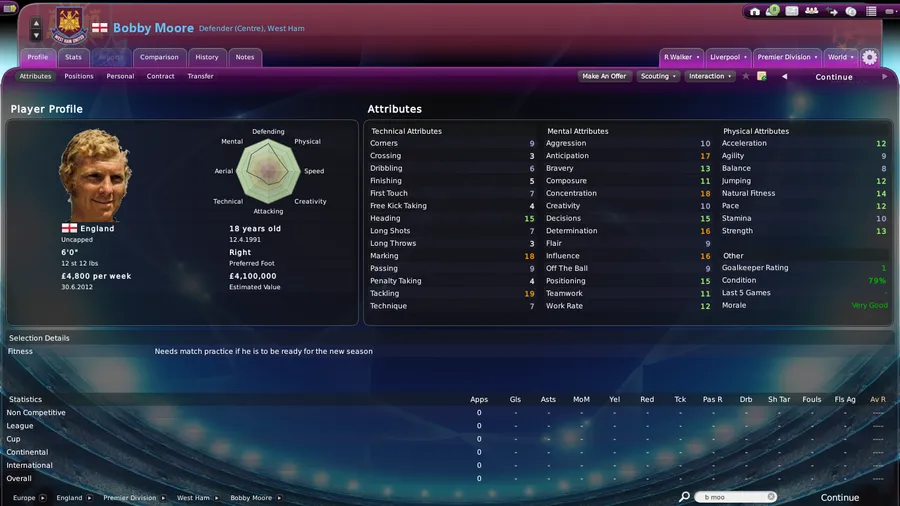The image size is (900, 506).
Task: Open the gear settings icon
Action: [870, 57]
